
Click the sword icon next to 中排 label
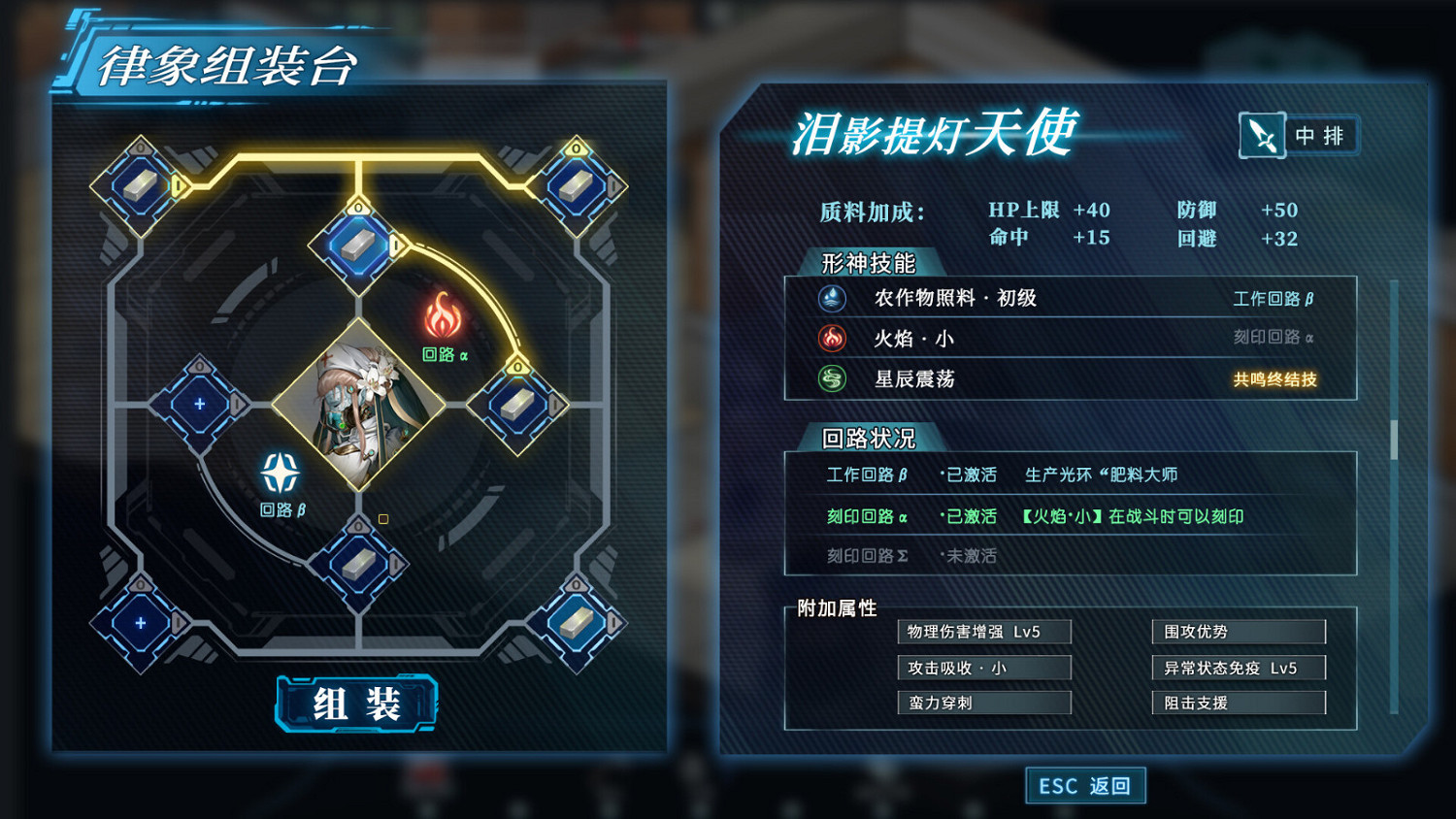(x=1262, y=135)
